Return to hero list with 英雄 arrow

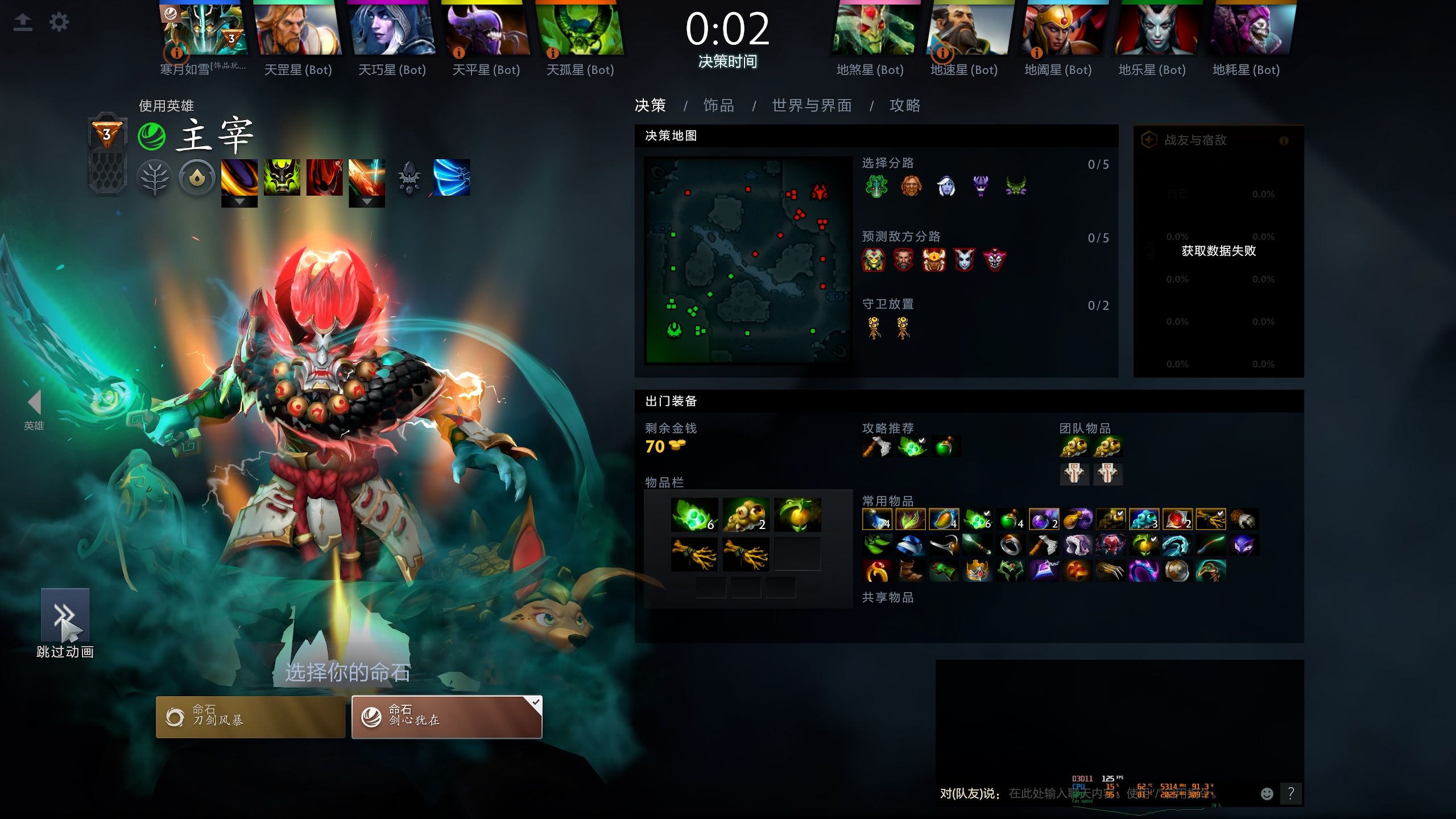pyautogui.click(x=34, y=403)
